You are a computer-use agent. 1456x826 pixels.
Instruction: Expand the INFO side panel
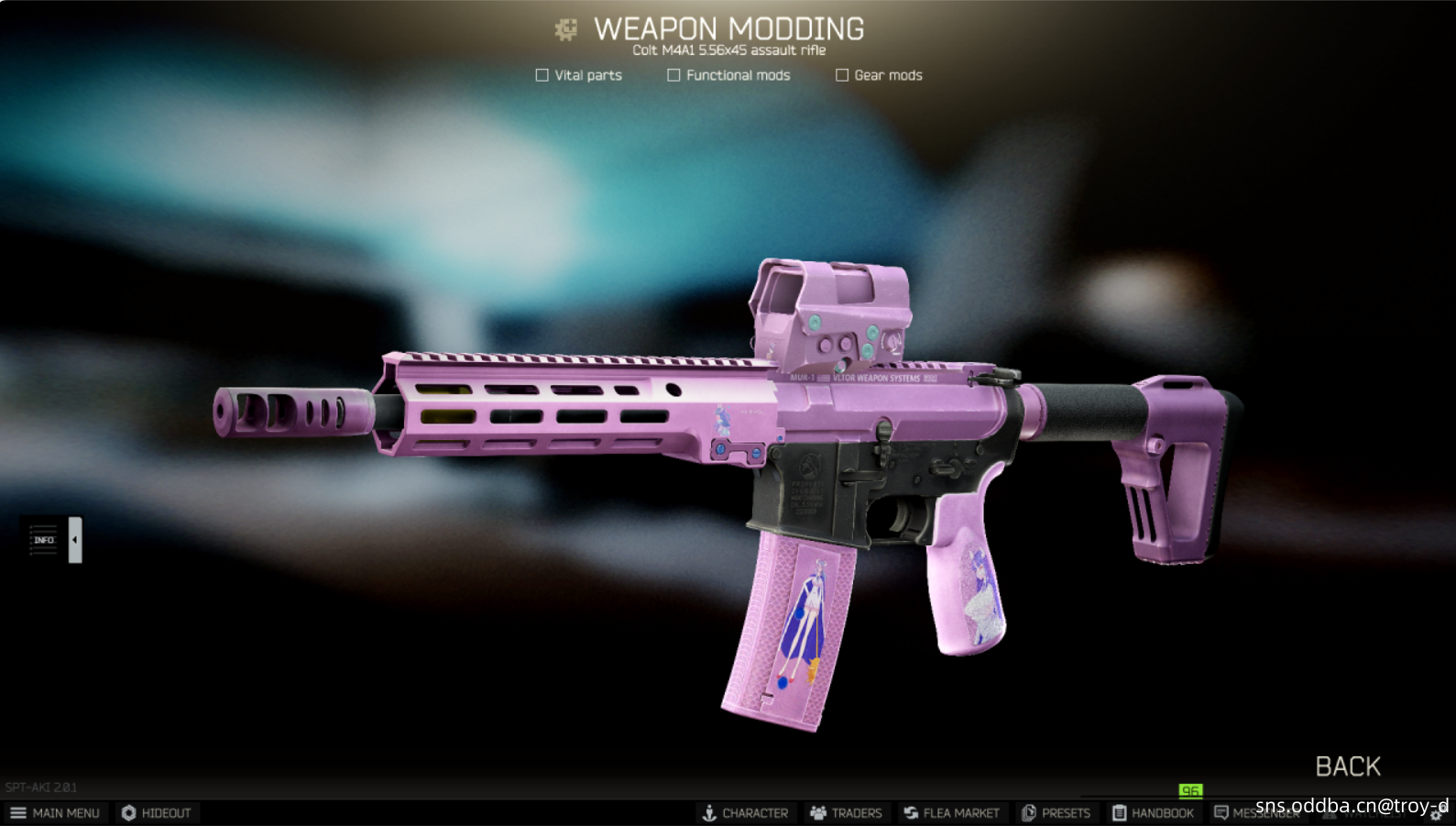tap(74, 540)
